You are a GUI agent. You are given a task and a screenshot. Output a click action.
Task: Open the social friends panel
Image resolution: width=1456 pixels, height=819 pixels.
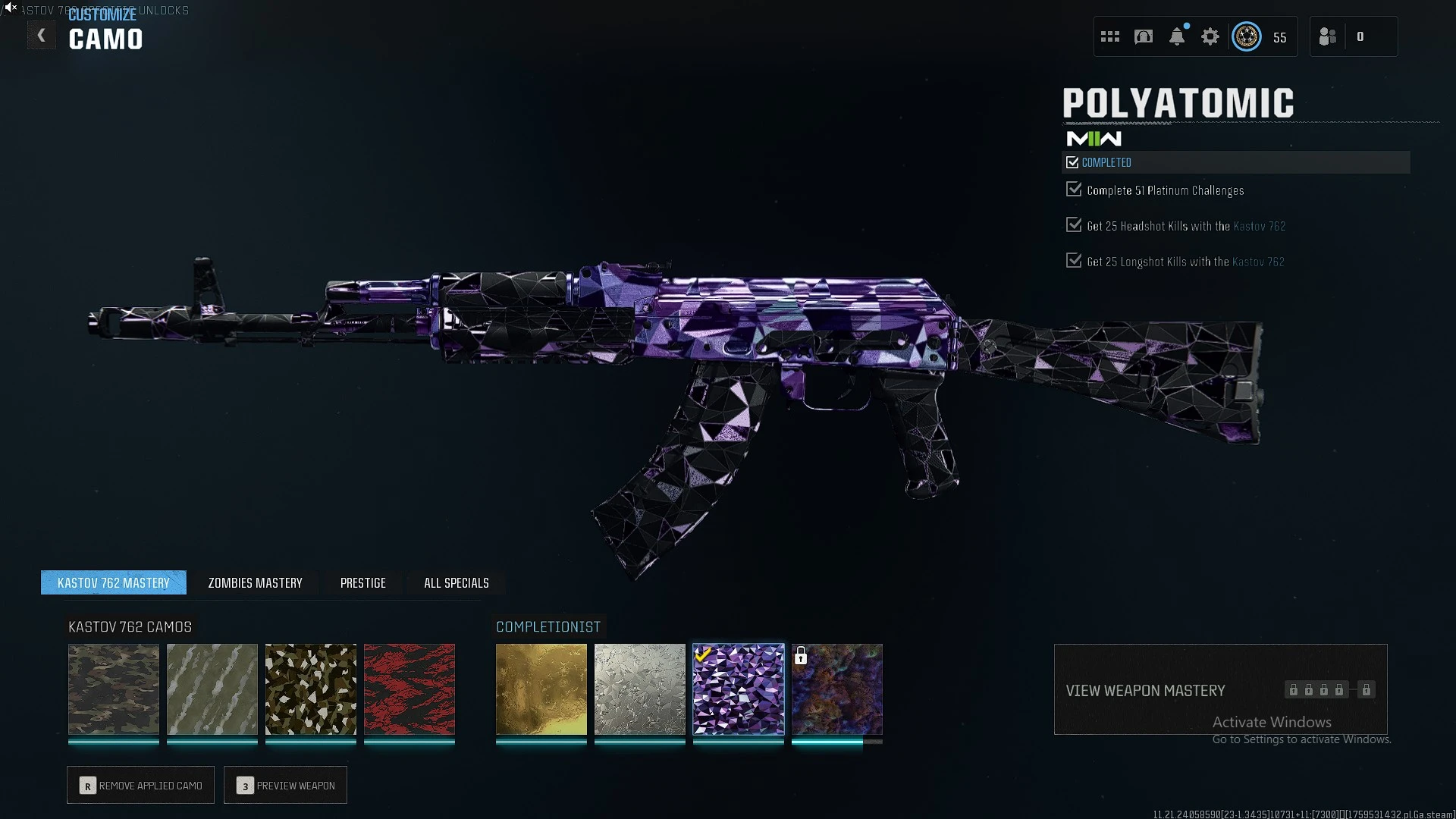1328,36
